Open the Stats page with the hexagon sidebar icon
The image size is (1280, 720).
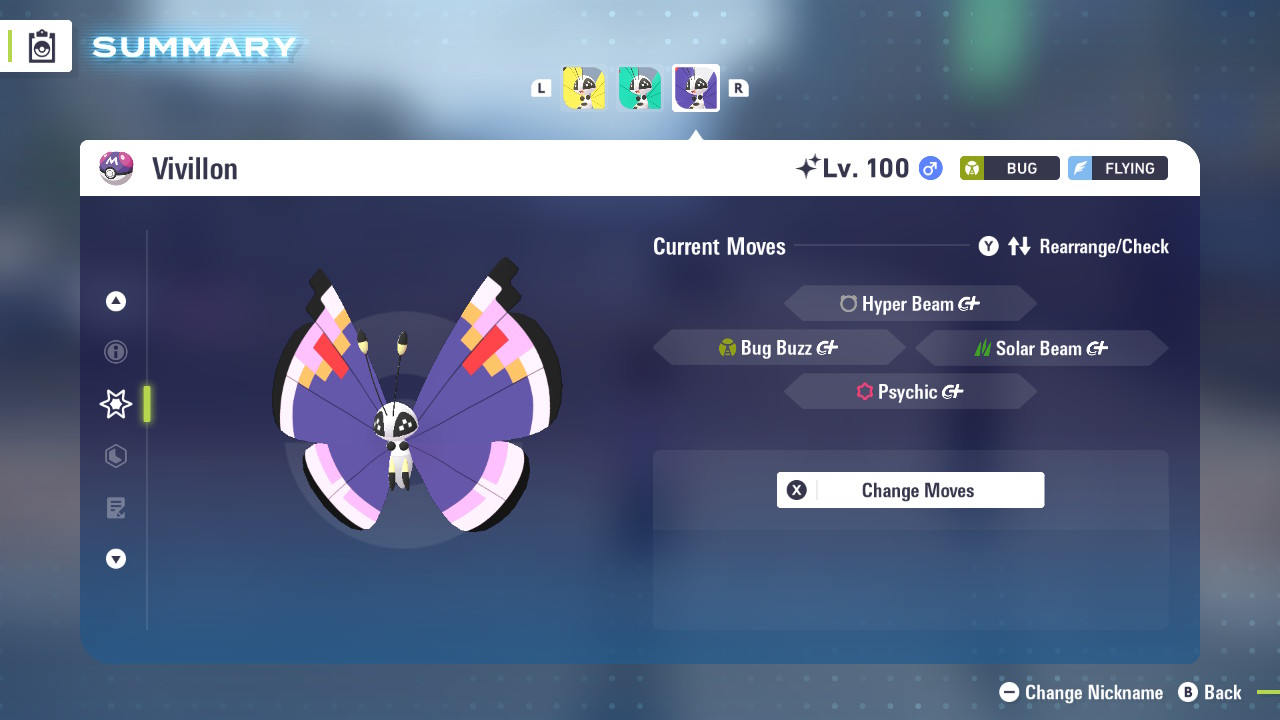click(x=115, y=456)
